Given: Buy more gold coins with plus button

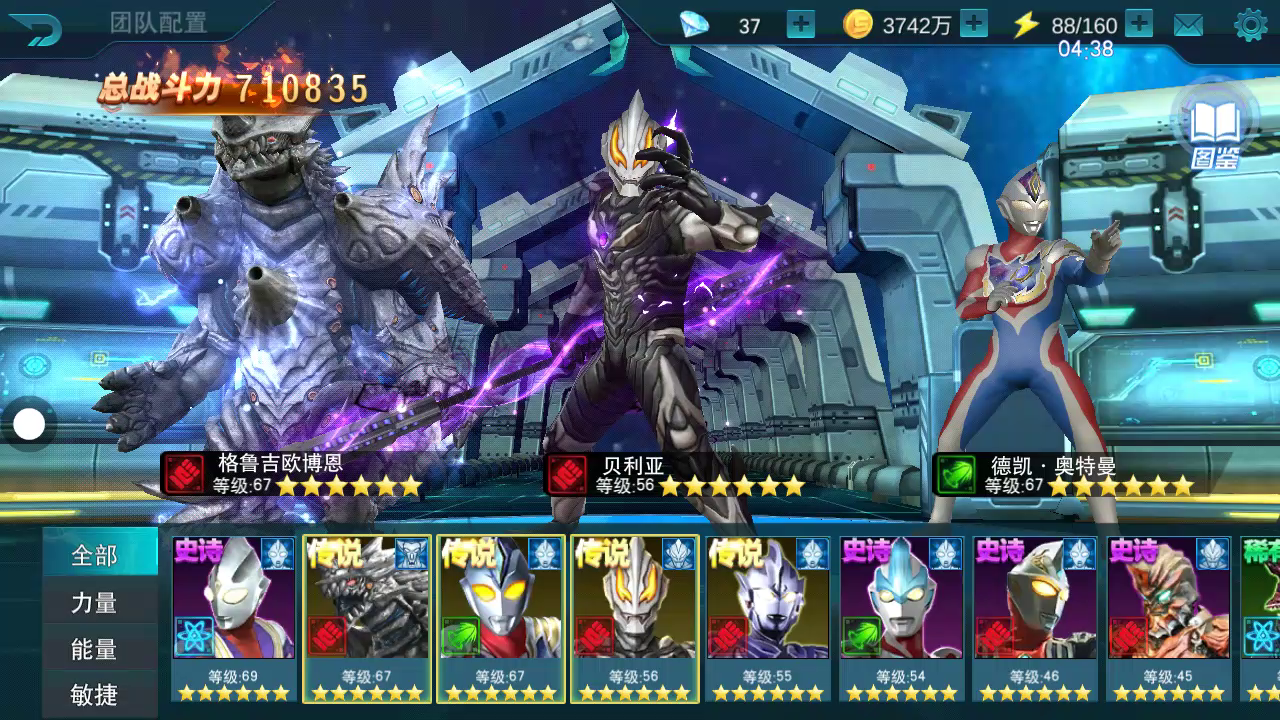Looking at the screenshot, I should coord(973,25).
